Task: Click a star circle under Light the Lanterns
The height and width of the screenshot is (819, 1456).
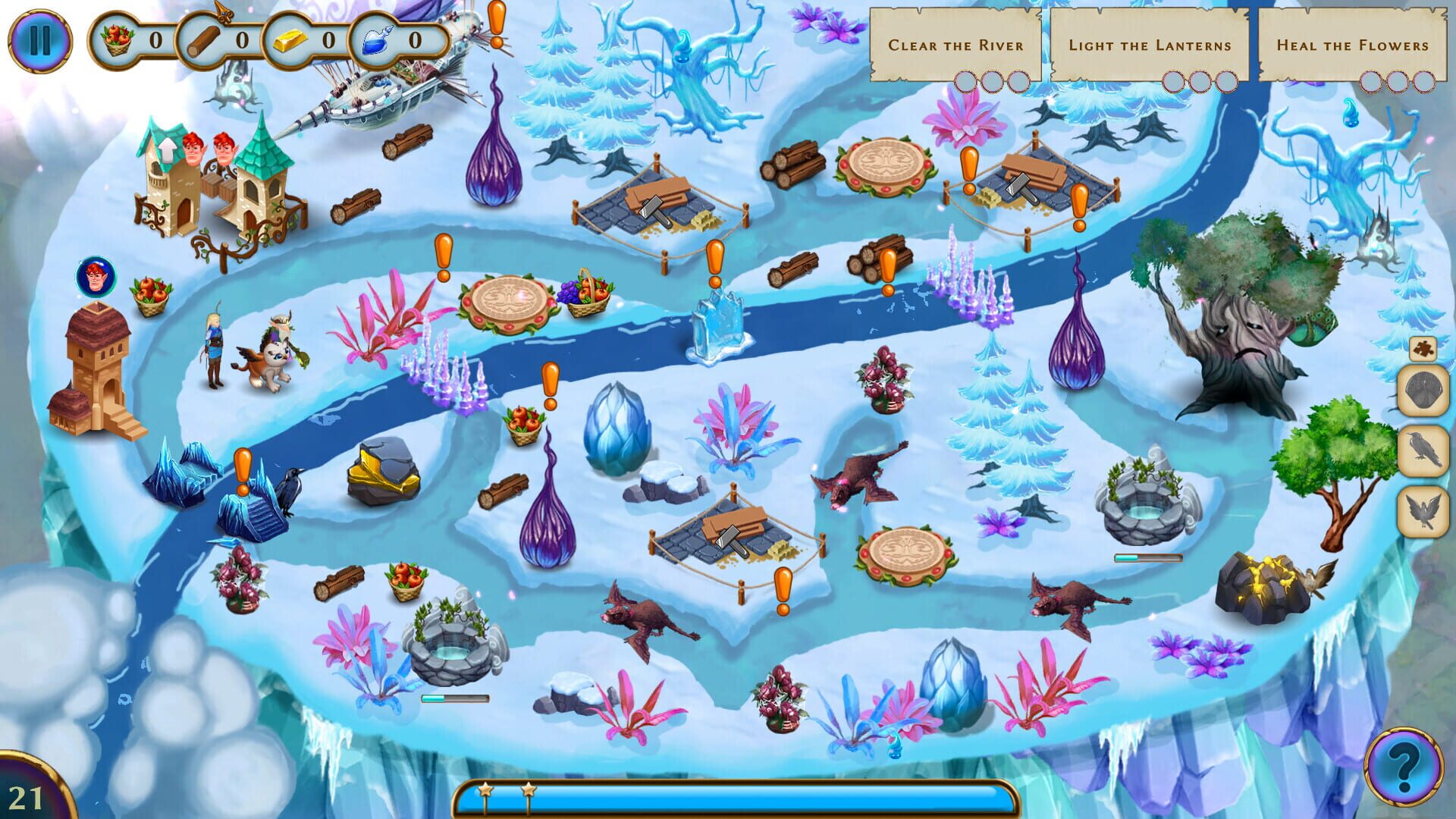Action: click(x=1174, y=79)
